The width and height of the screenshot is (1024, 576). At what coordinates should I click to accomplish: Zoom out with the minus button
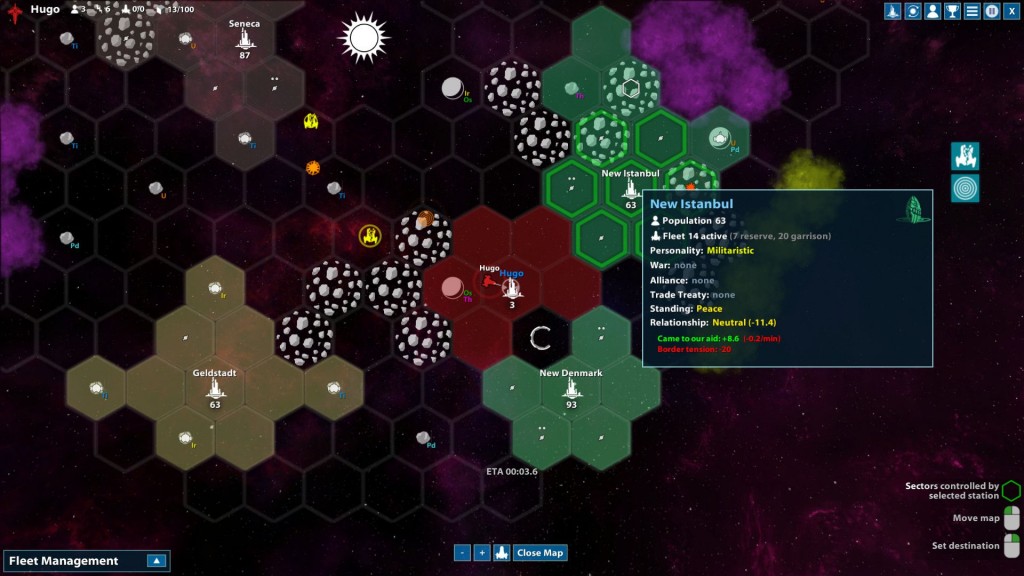(x=462, y=552)
